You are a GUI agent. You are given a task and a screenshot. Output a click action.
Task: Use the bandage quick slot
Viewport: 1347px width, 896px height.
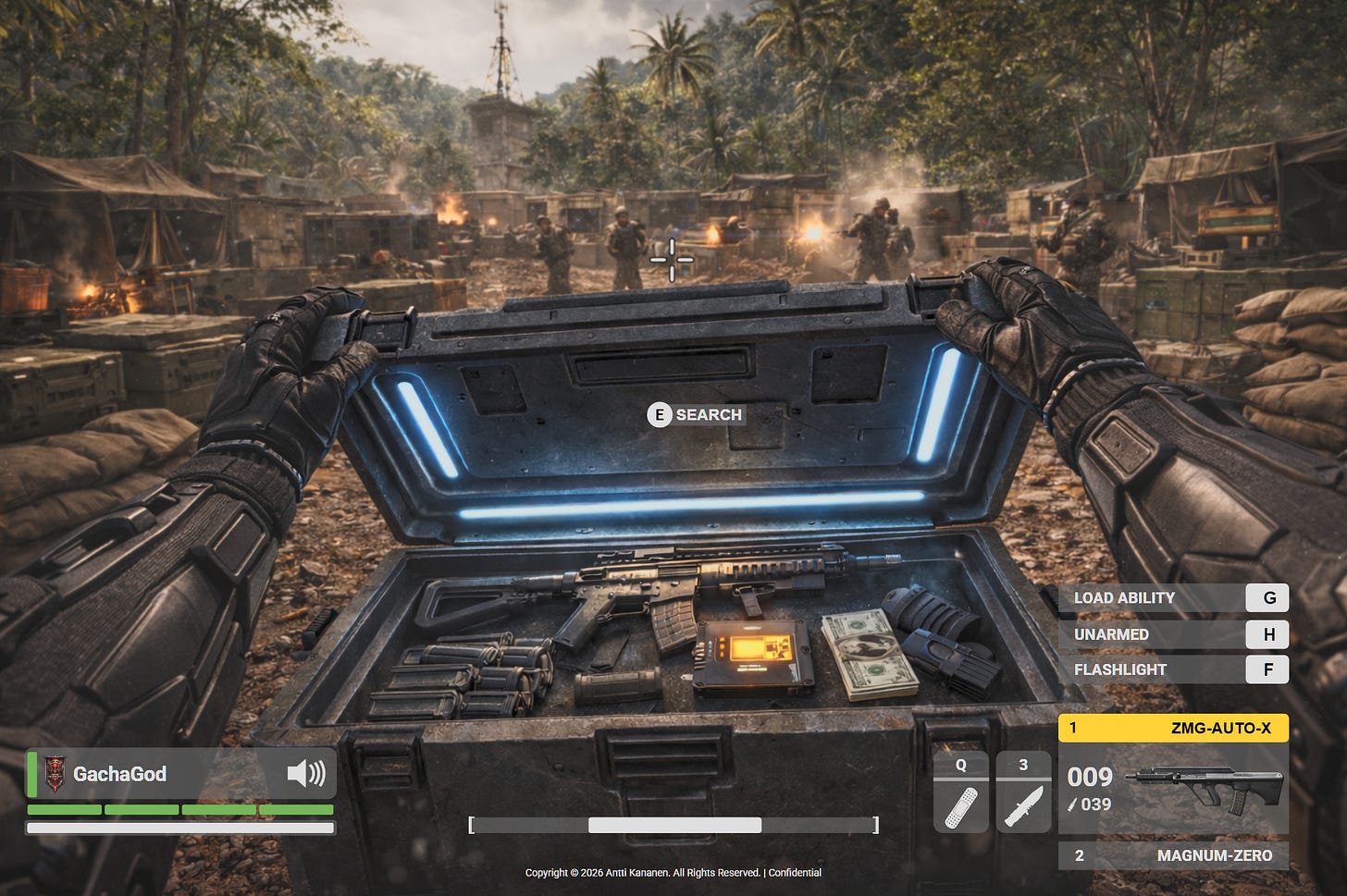[x=961, y=792]
